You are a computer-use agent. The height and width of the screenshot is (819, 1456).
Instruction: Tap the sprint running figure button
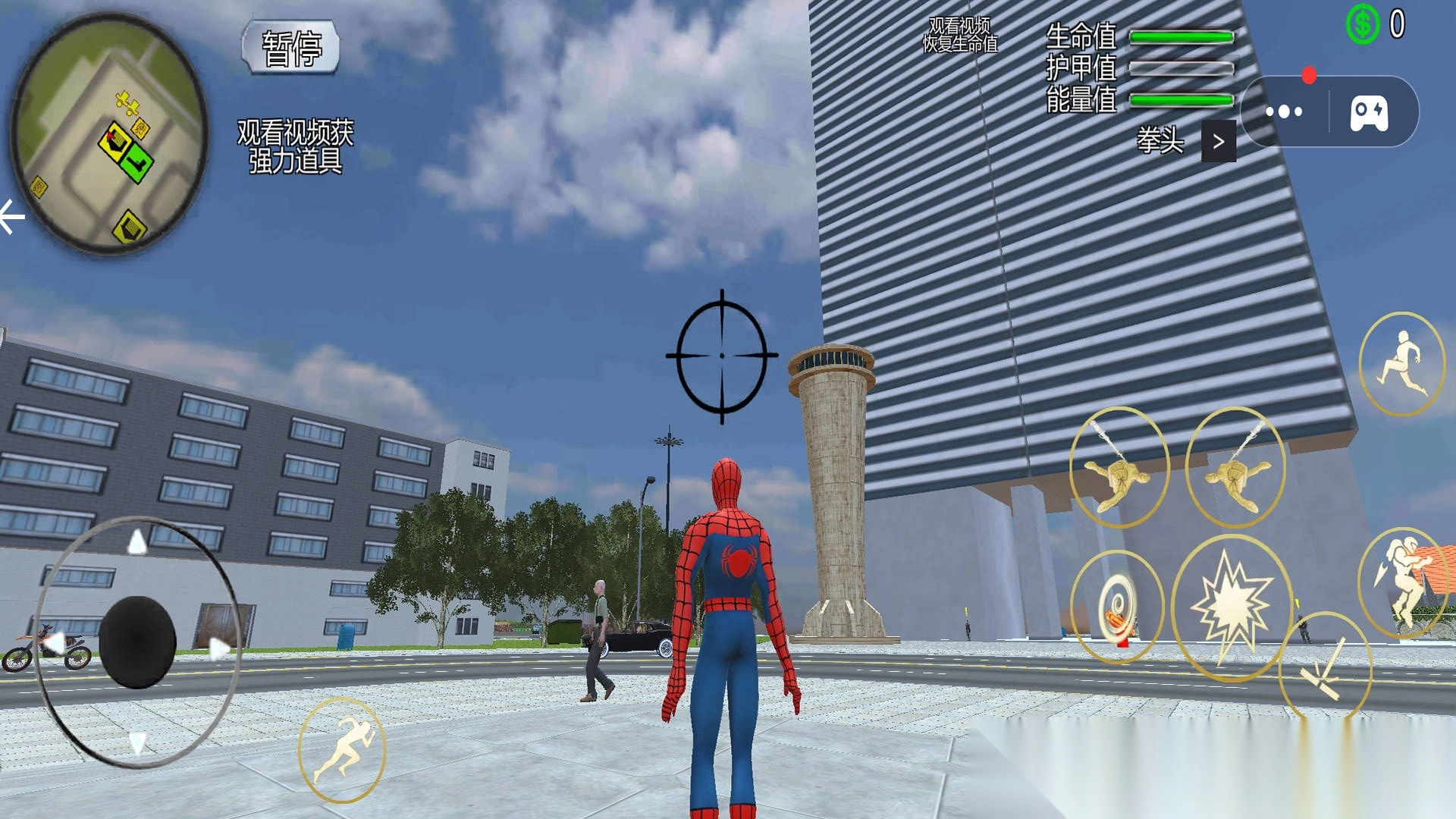[x=342, y=749]
